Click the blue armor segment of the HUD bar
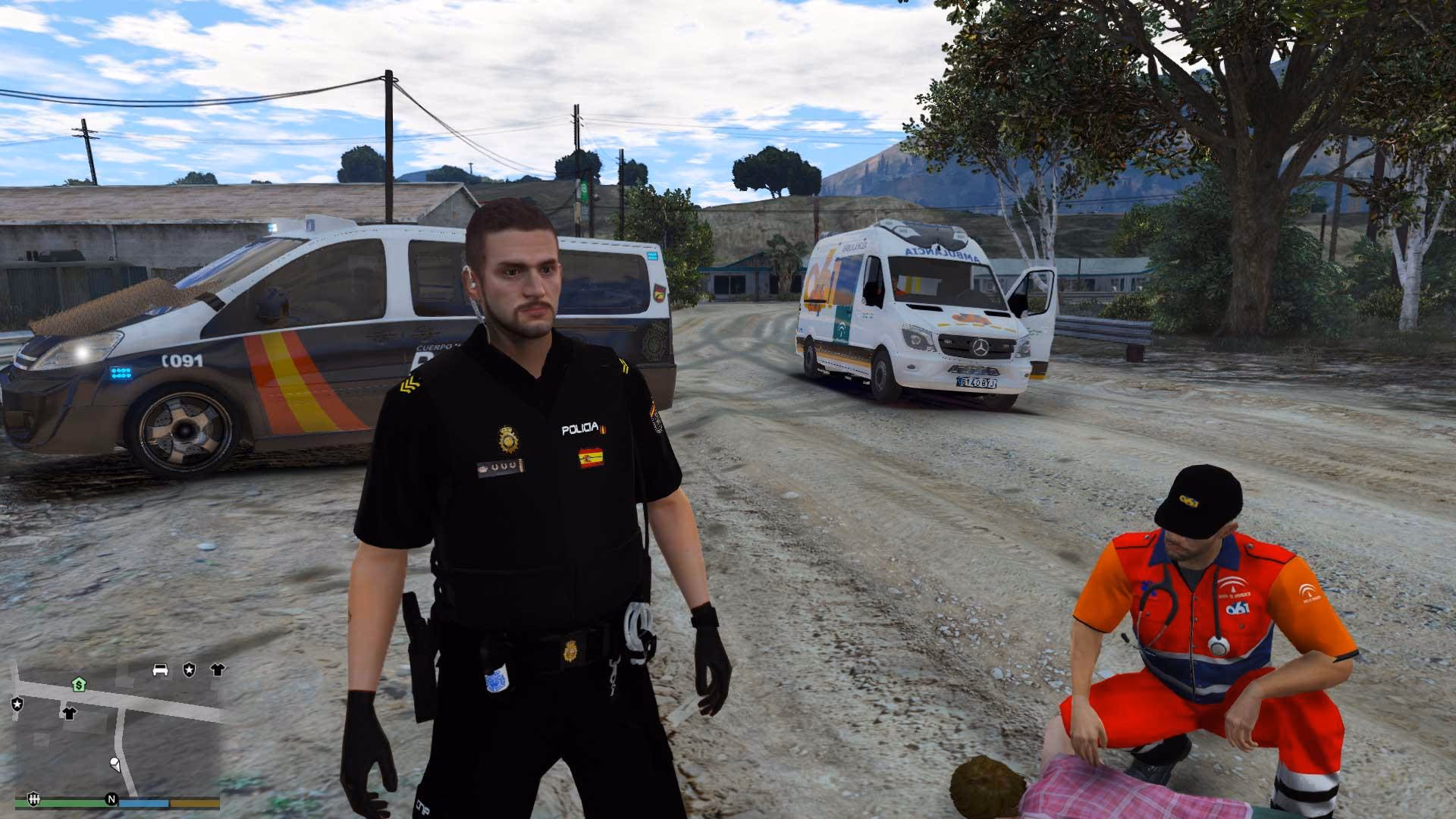Viewport: 1456px width, 819px height. (143, 803)
